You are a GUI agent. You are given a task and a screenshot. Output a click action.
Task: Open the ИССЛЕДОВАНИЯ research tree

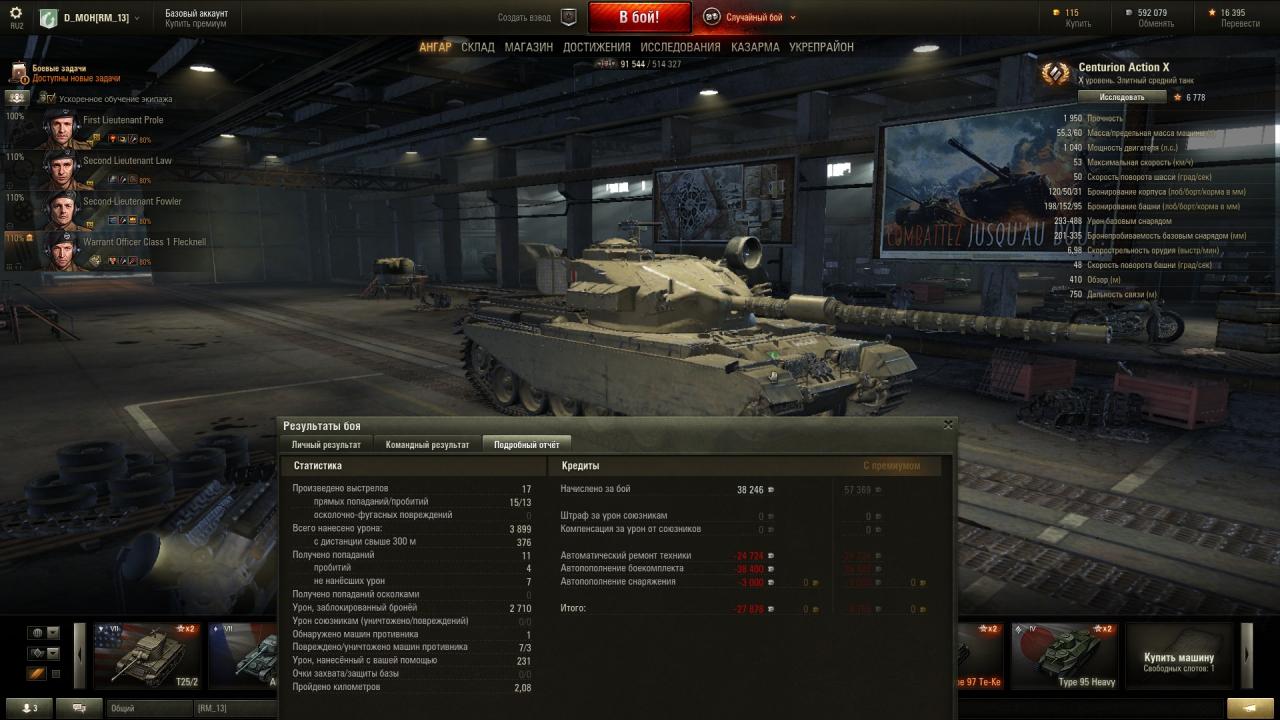[x=680, y=47]
